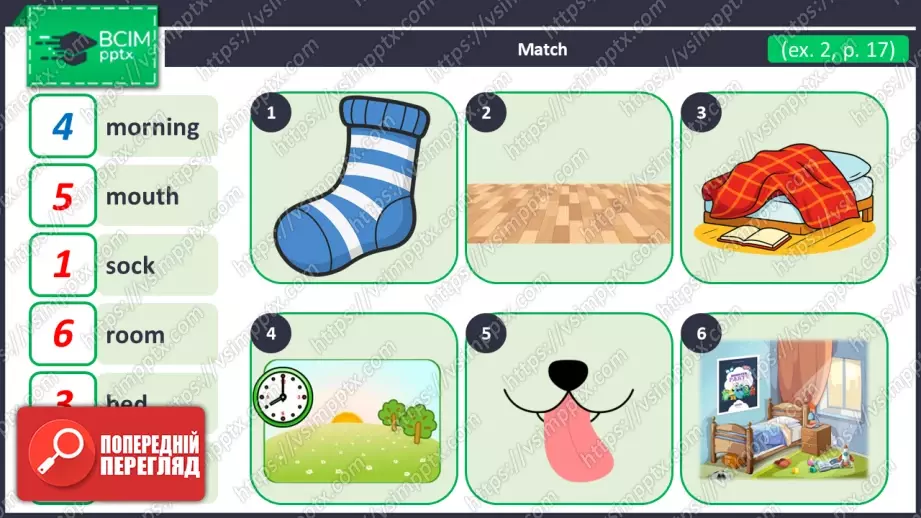Select the number box beside sock

pyautogui.click(x=63, y=265)
